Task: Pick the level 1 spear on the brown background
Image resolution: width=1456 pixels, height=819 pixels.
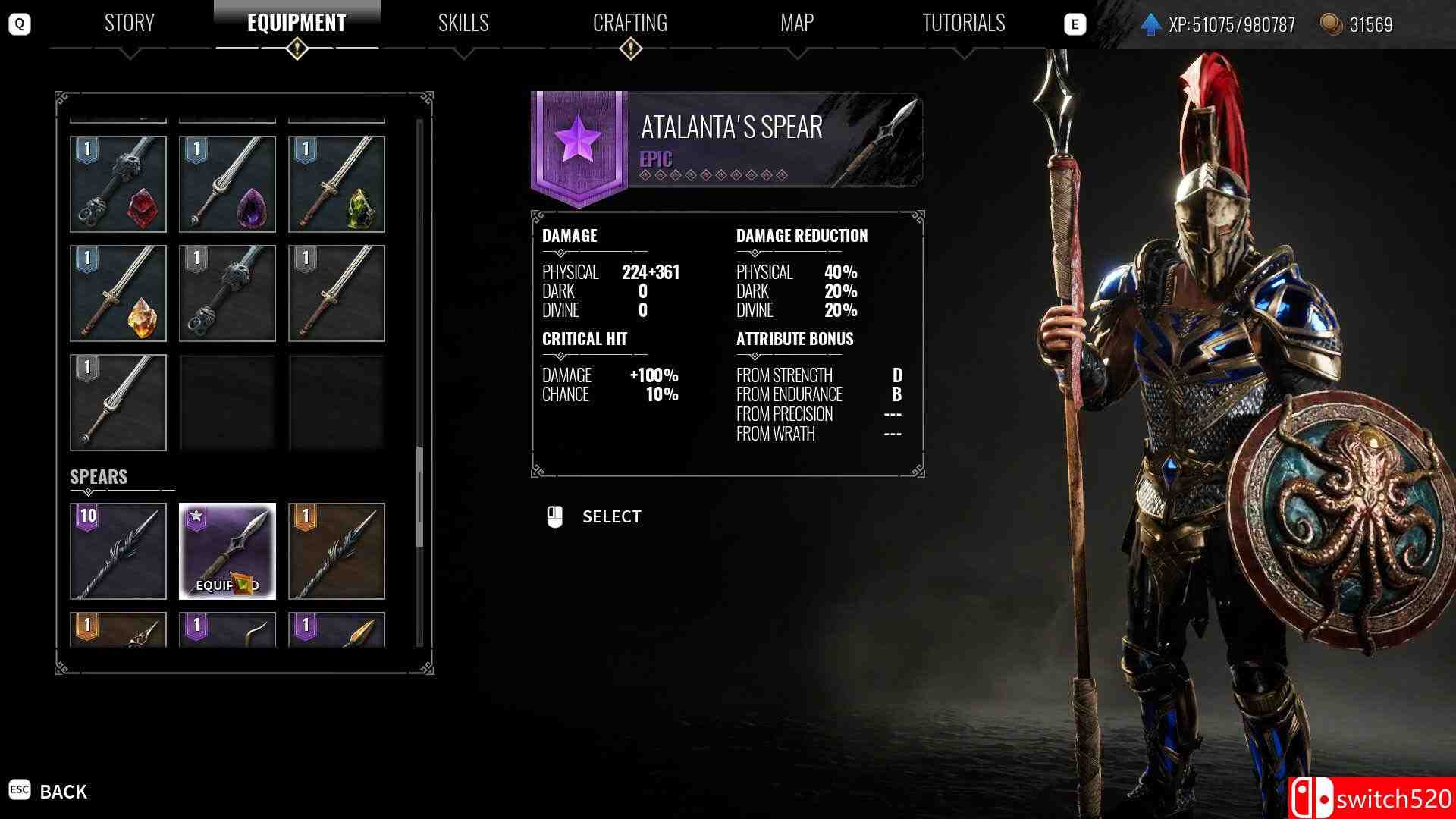Action: (337, 551)
